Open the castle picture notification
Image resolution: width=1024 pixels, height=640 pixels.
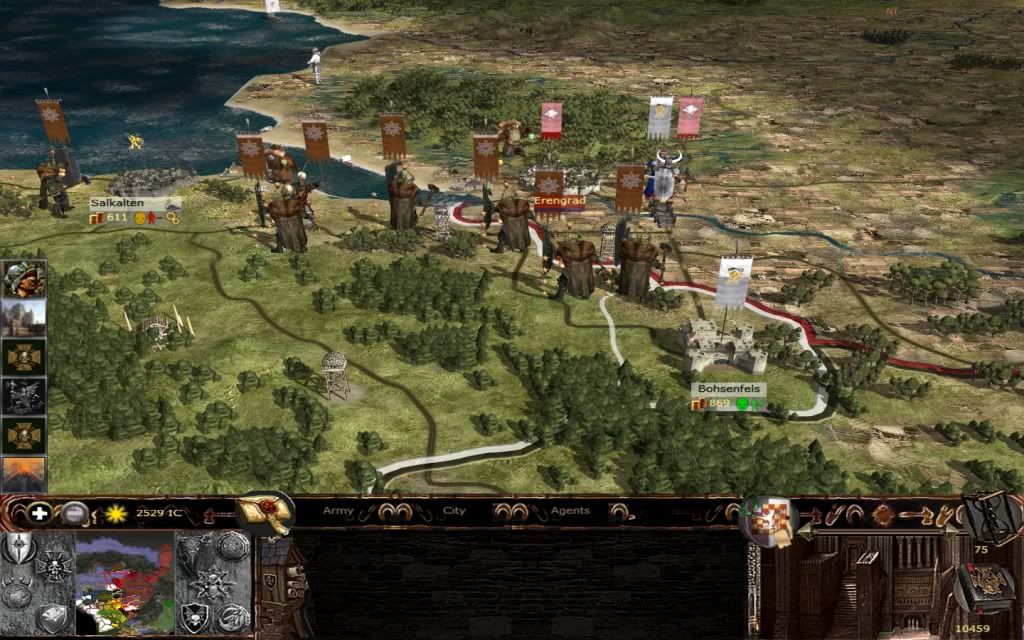point(23,318)
